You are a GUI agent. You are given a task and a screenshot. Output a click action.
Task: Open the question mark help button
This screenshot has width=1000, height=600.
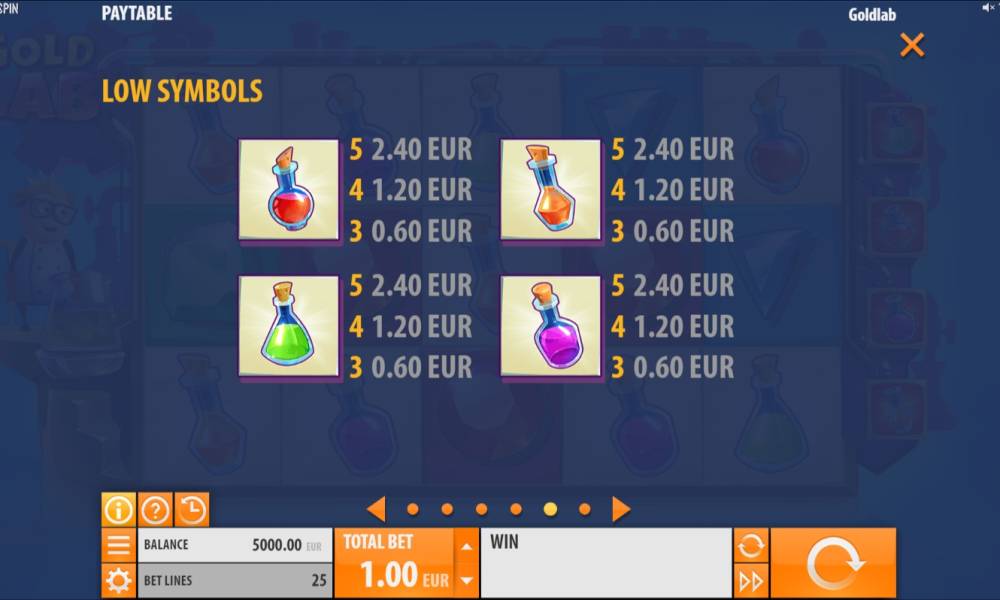click(155, 510)
